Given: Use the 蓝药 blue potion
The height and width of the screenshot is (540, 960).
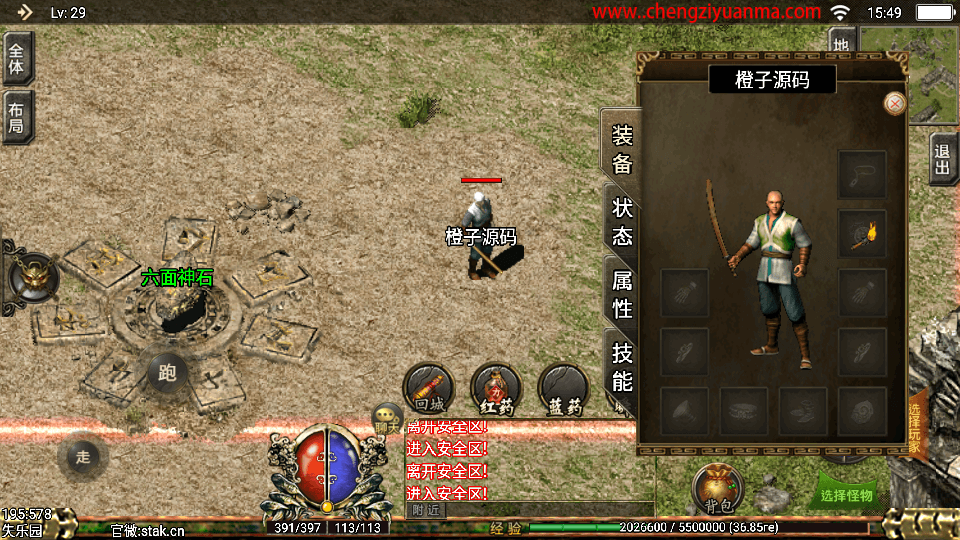Looking at the screenshot, I should point(562,388).
